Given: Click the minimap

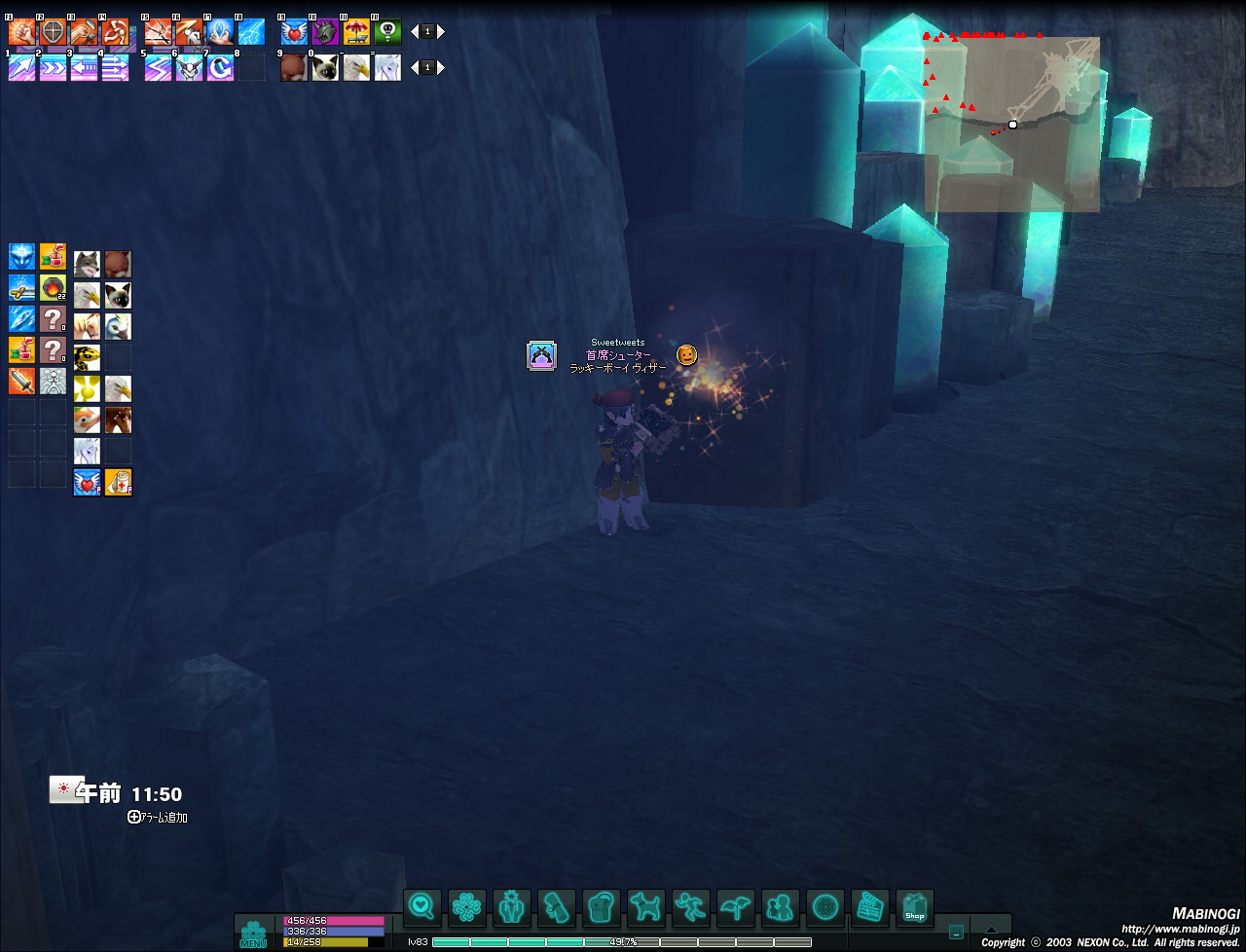Looking at the screenshot, I should (1011, 124).
